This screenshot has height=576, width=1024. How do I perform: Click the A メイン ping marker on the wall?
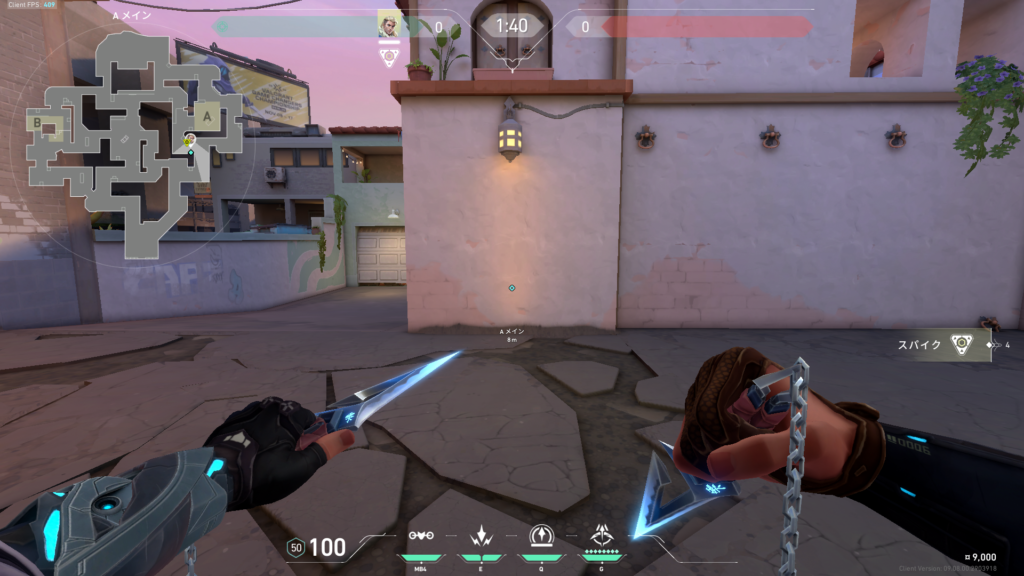pos(512,288)
